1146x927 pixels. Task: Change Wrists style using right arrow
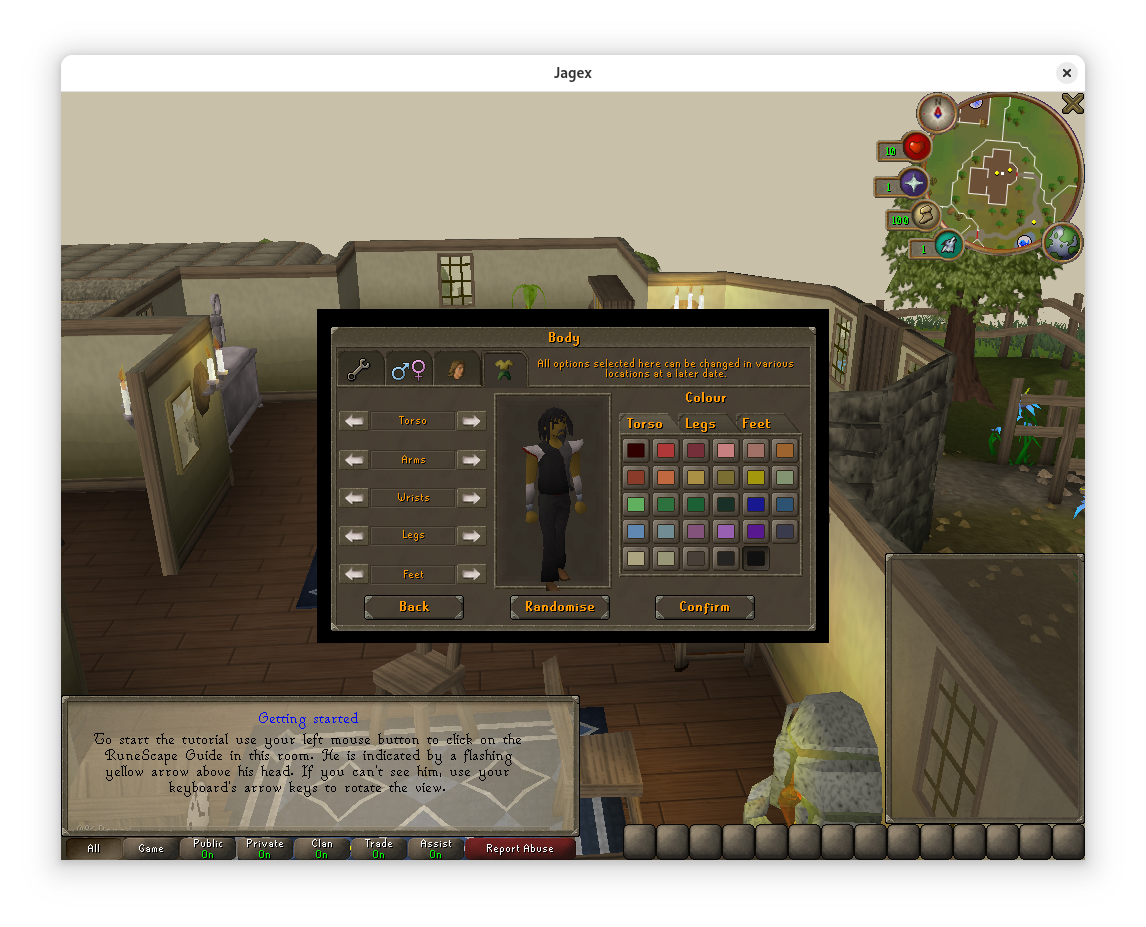point(471,498)
